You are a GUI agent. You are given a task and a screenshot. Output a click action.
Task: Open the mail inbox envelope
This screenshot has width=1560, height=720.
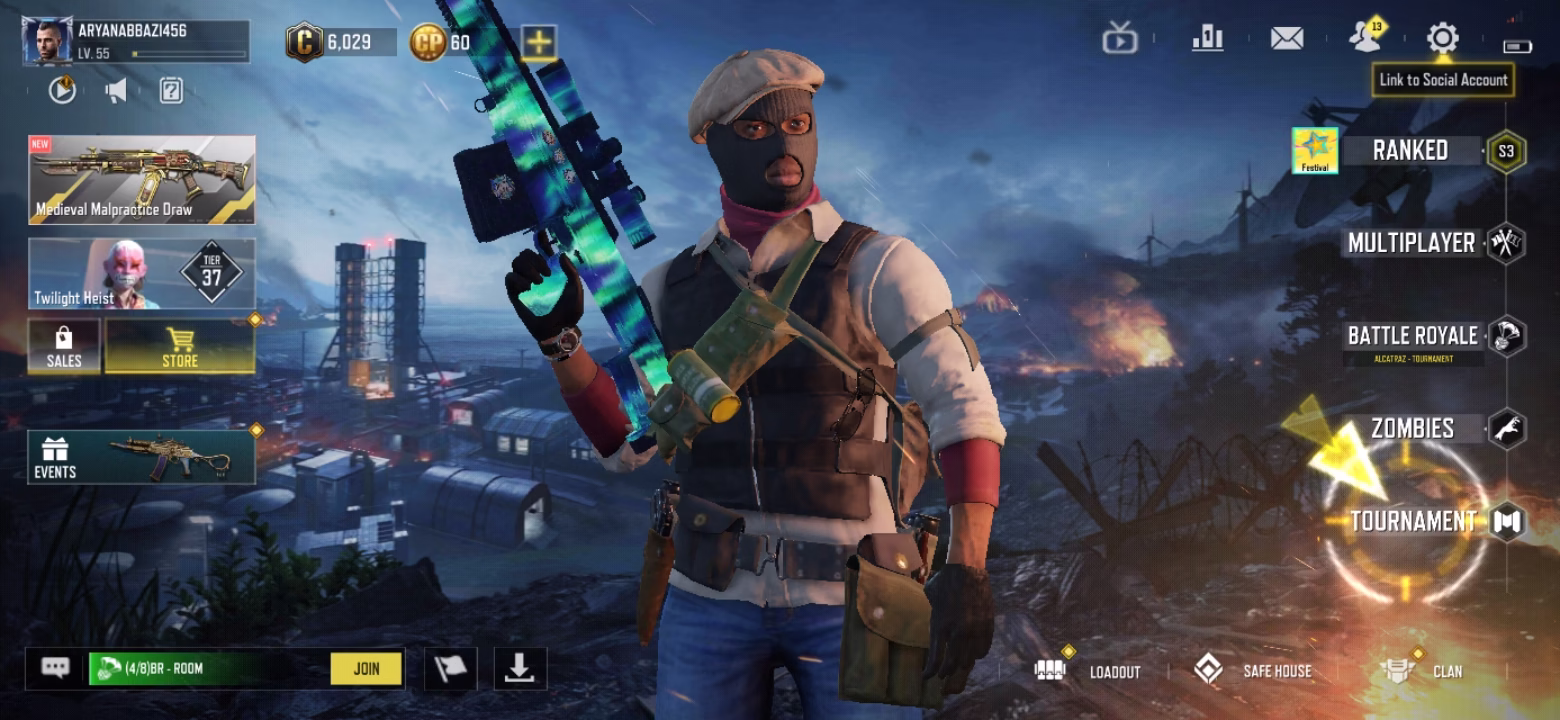1286,39
